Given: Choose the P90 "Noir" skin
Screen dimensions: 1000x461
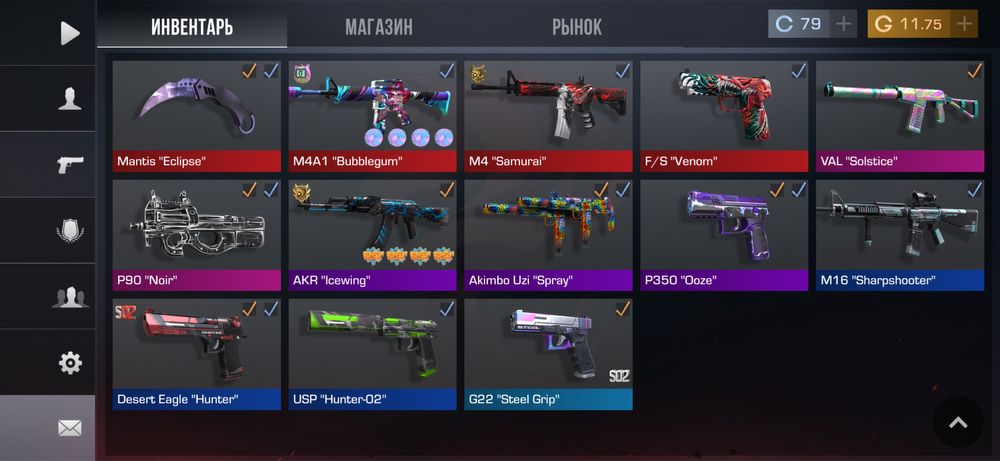Looking at the screenshot, I should click(x=196, y=235).
